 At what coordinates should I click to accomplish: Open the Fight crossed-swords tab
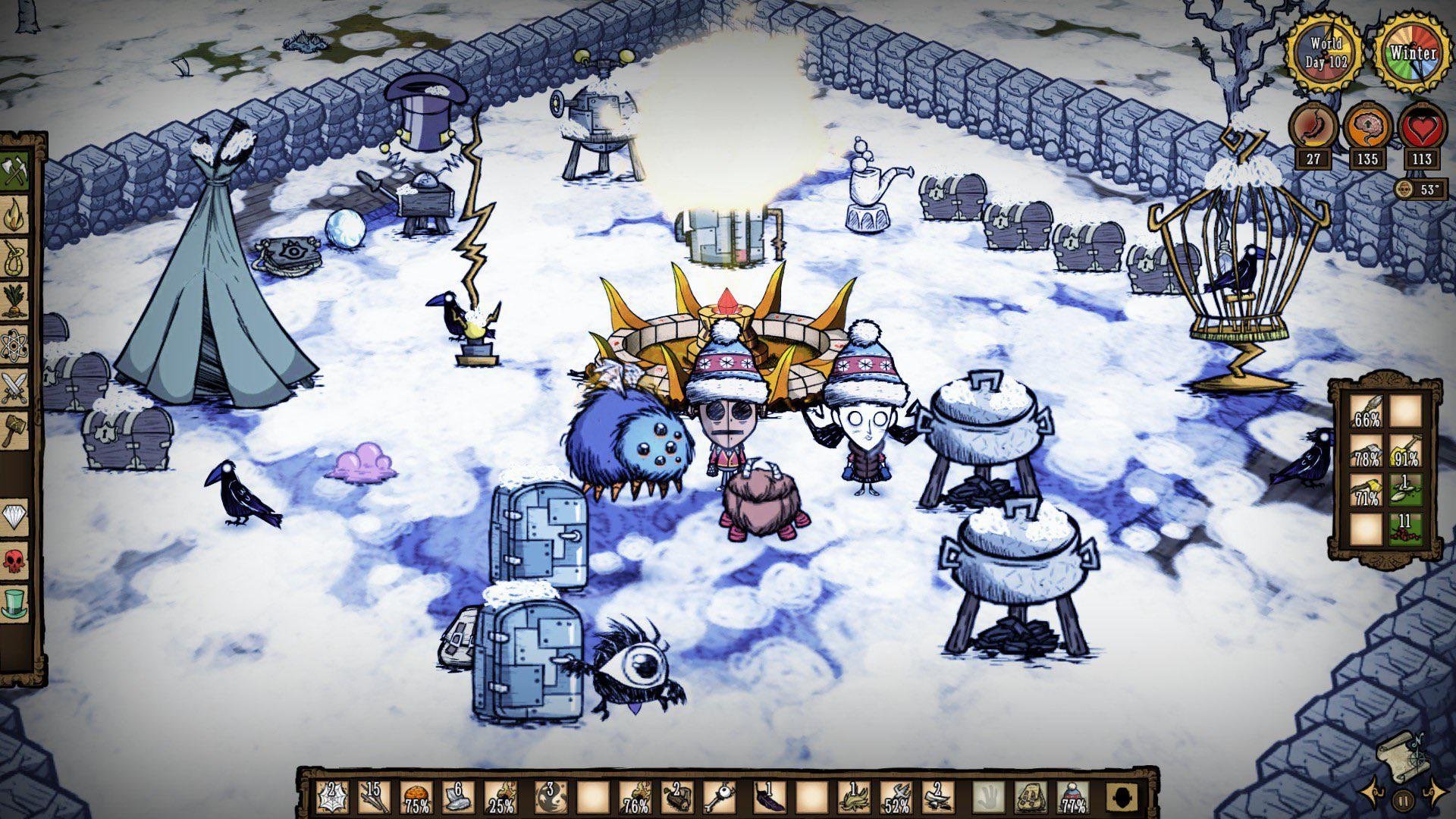(x=15, y=388)
